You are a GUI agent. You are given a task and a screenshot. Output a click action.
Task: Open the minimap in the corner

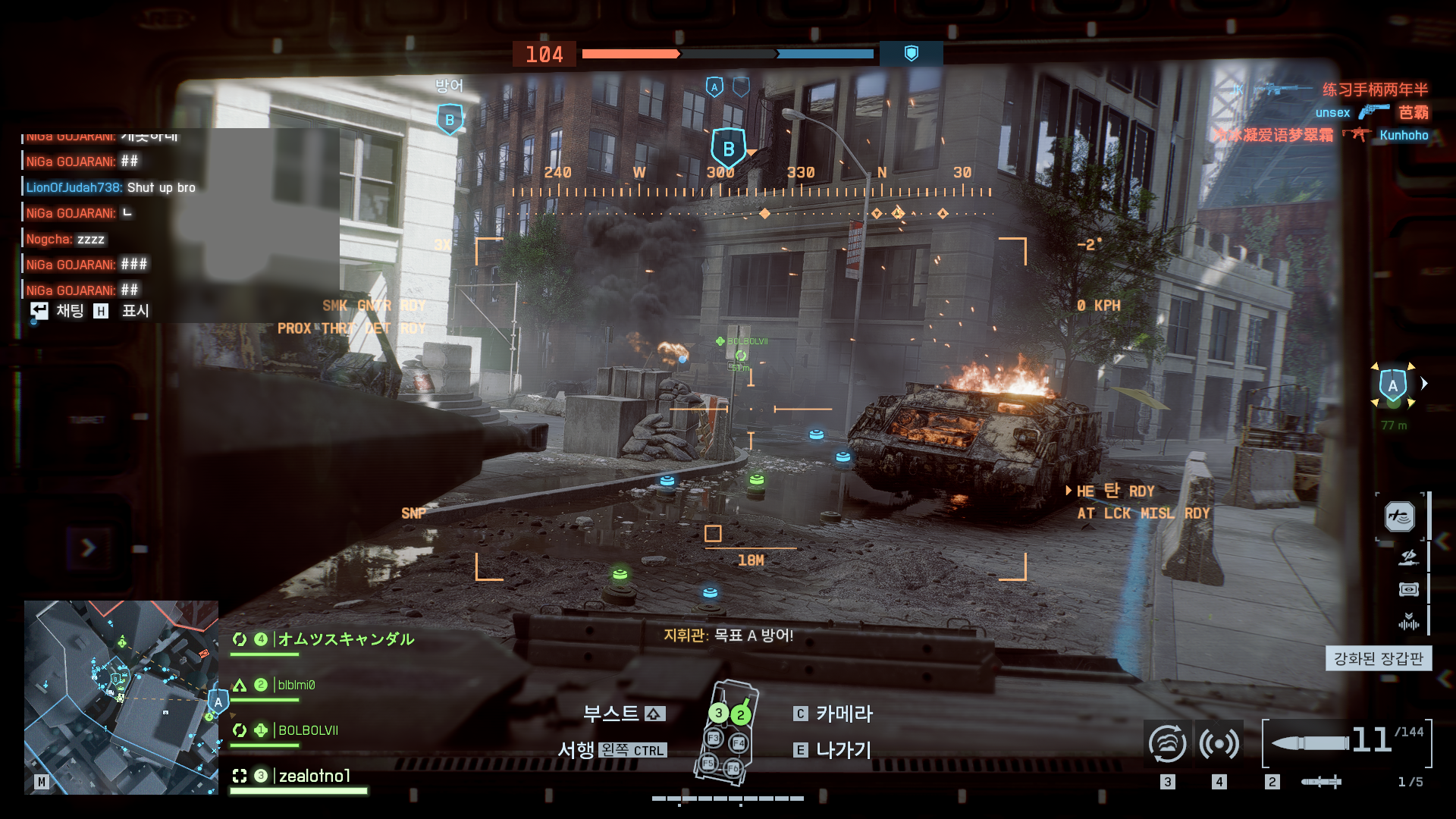(x=121, y=697)
